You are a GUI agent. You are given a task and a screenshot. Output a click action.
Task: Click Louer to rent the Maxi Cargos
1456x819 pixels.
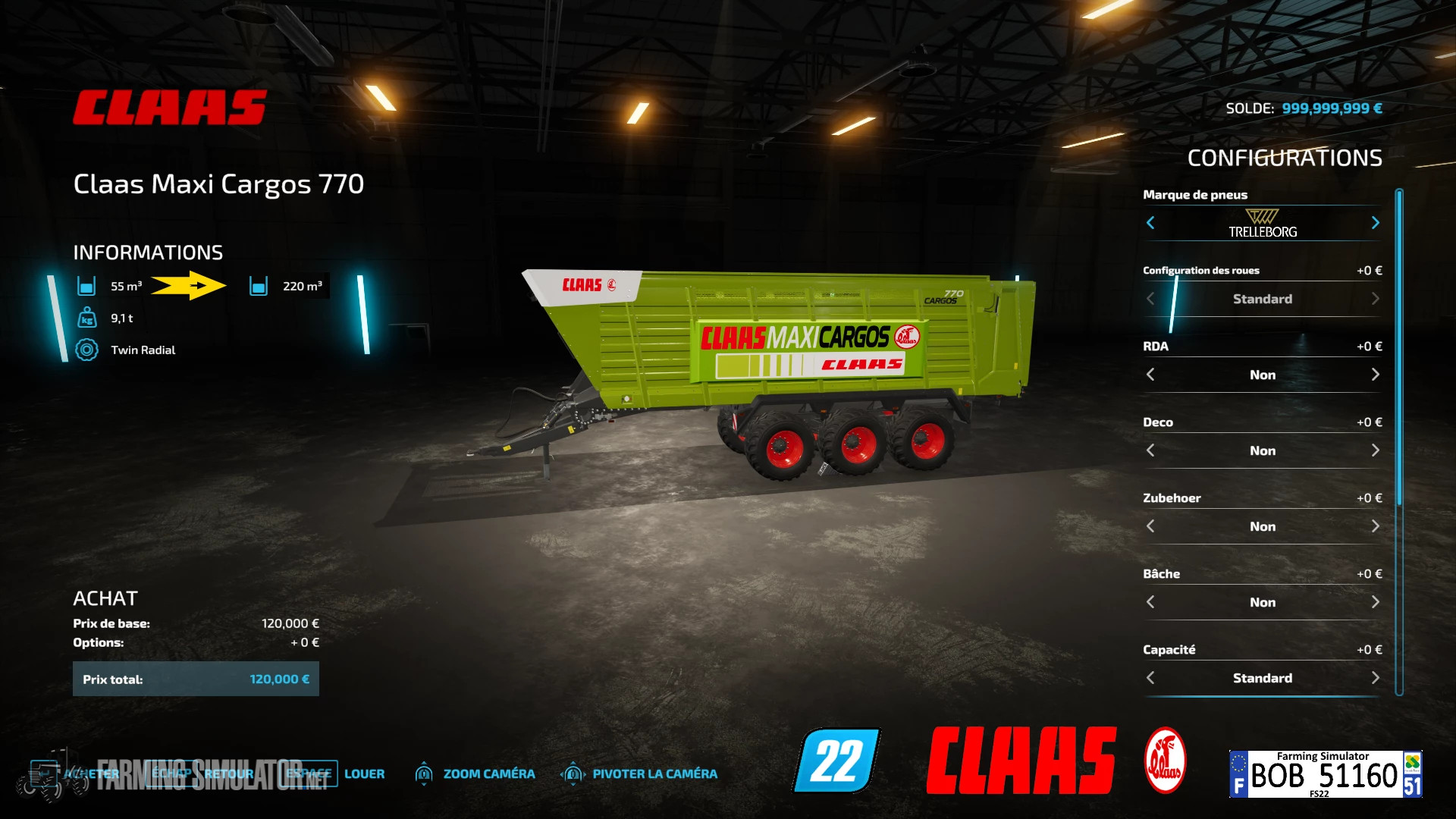[365, 773]
